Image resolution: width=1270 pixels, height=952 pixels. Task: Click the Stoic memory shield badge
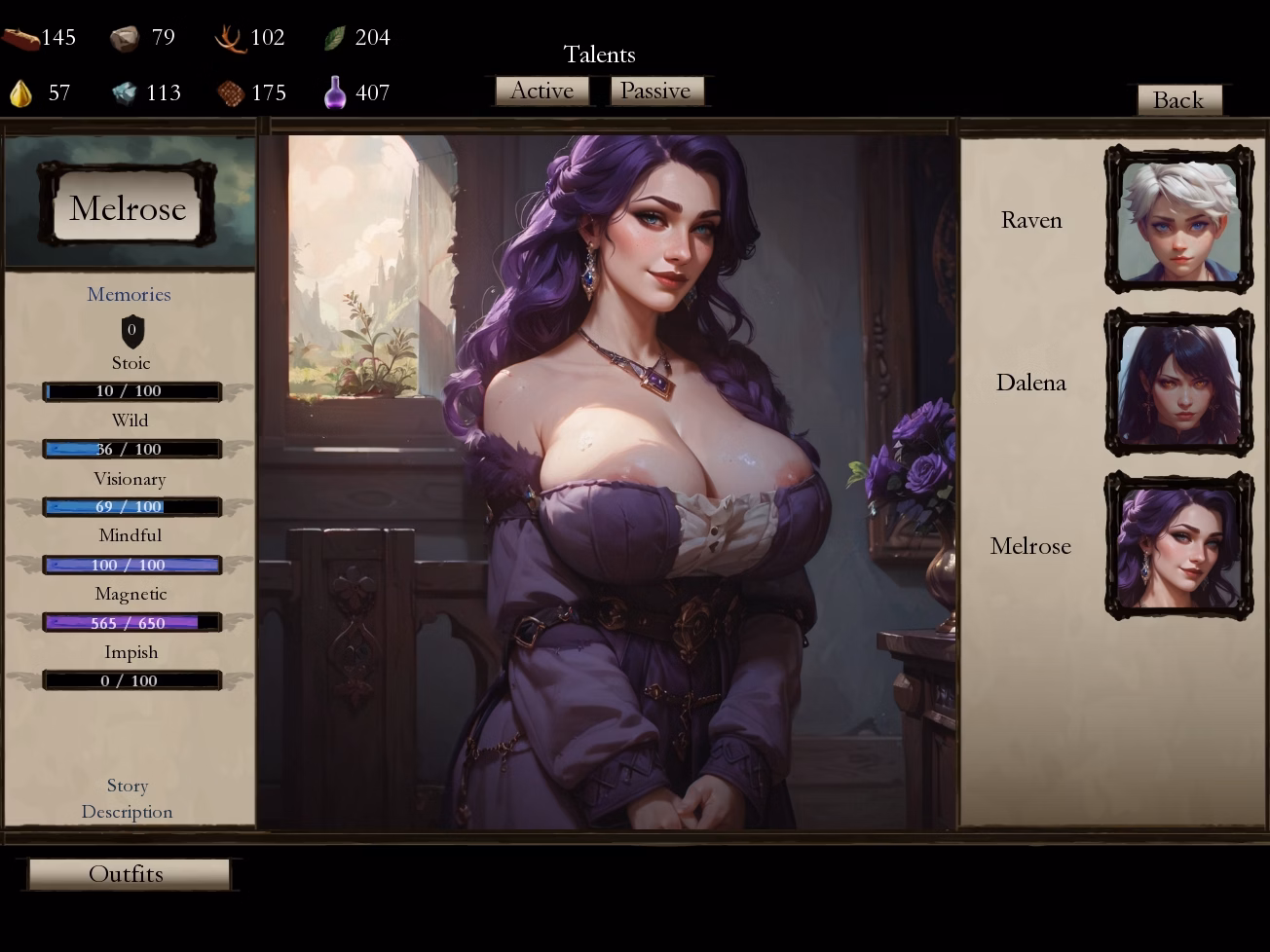[x=131, y=331]
